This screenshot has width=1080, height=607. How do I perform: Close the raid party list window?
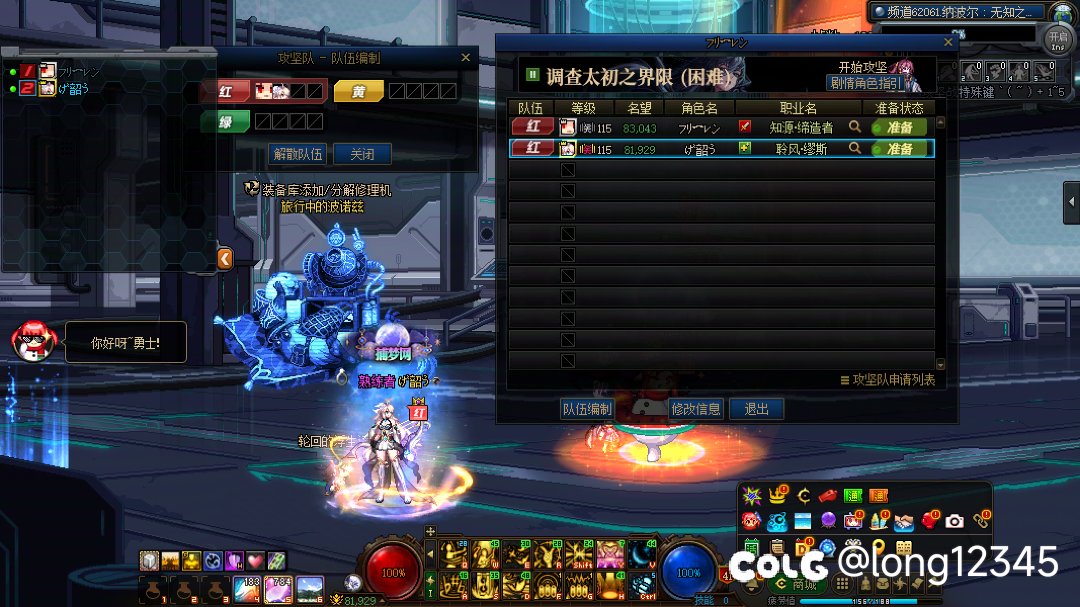949,43
